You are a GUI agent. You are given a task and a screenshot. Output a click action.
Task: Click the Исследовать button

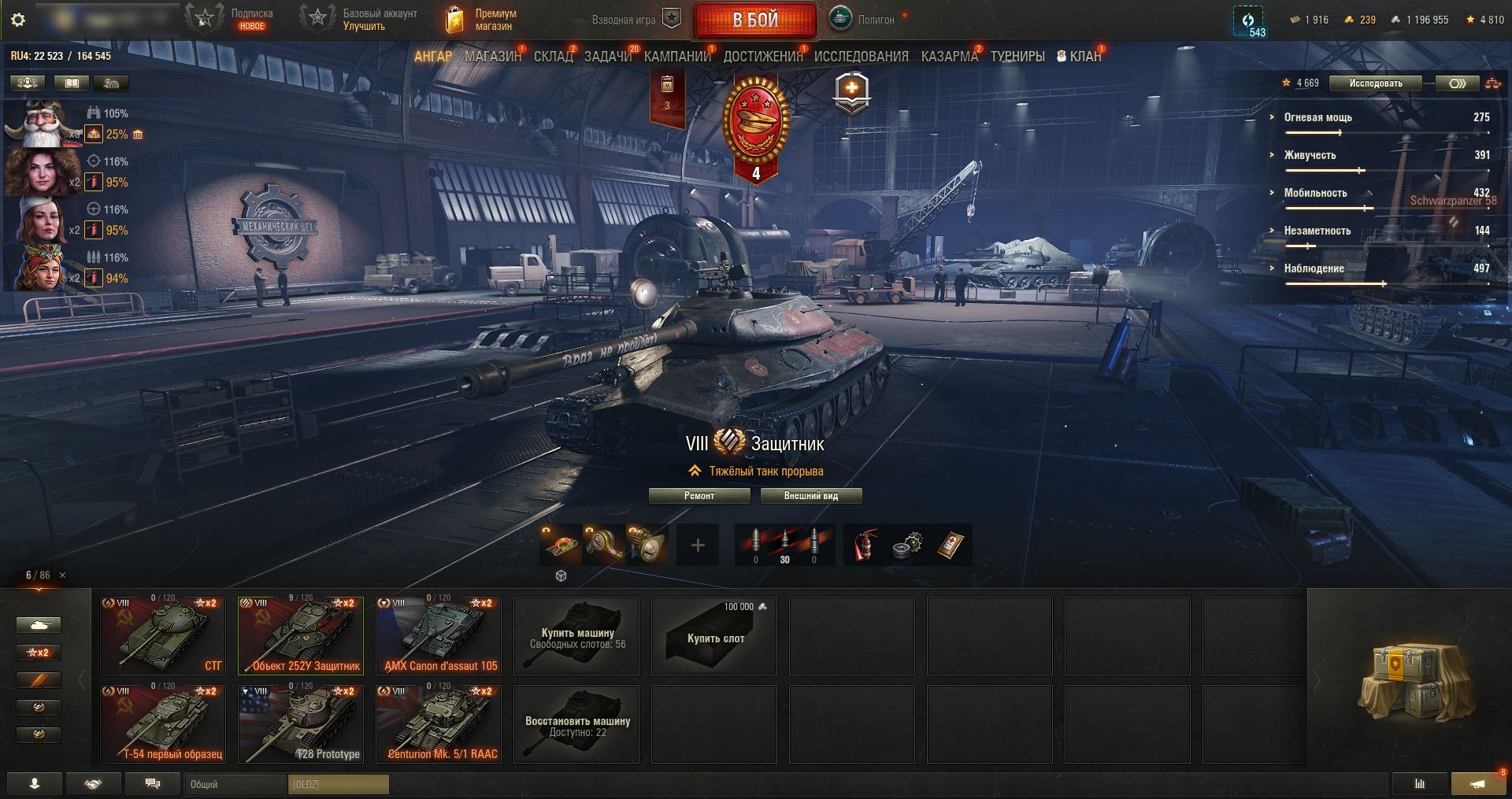(1375, 83)
